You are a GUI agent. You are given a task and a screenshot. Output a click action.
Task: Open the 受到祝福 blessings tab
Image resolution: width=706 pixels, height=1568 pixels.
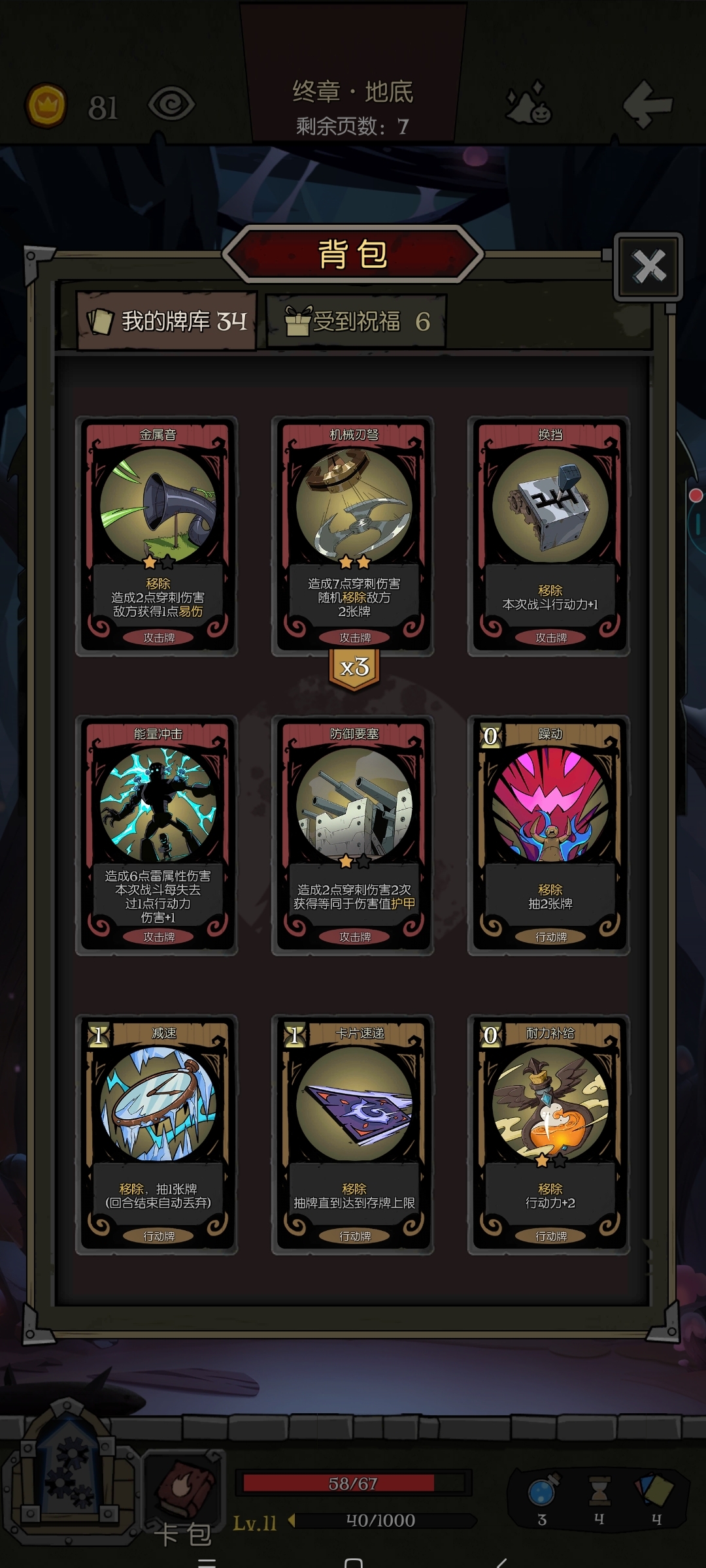(x=356, y=321)
